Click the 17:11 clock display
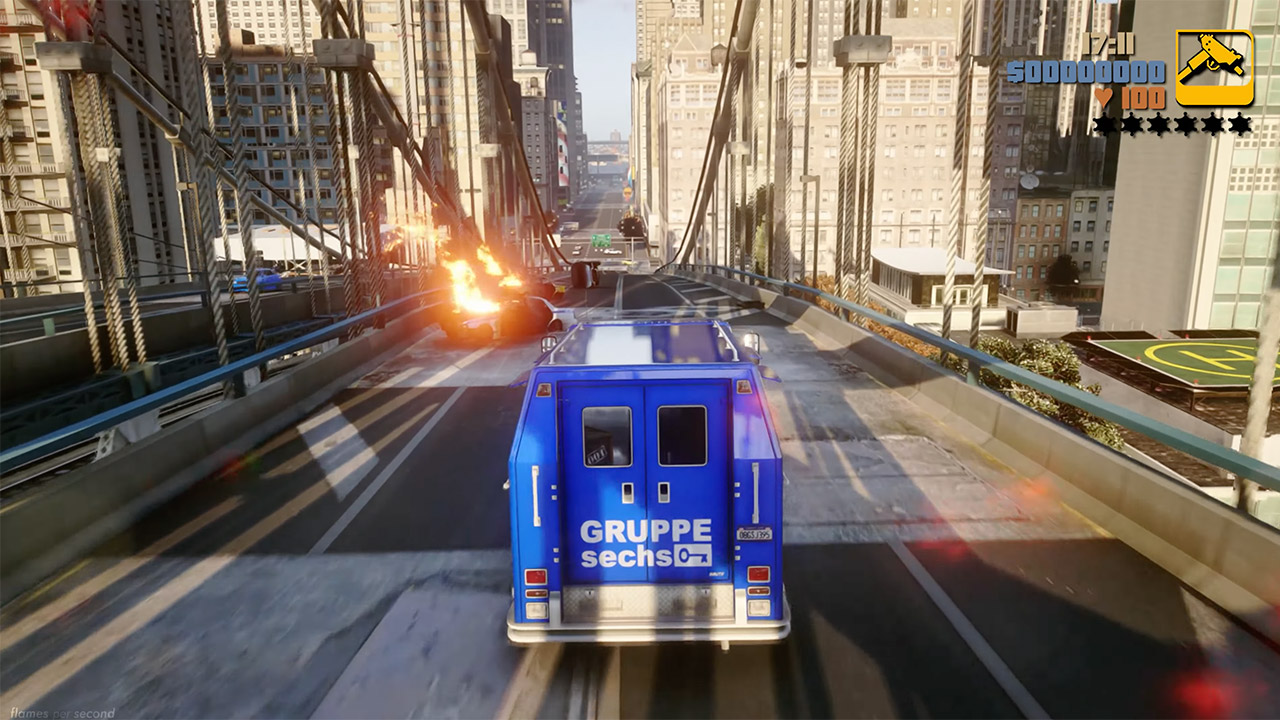The width and height of the screenshot is (1280, 720). (x=1109, y=43)
